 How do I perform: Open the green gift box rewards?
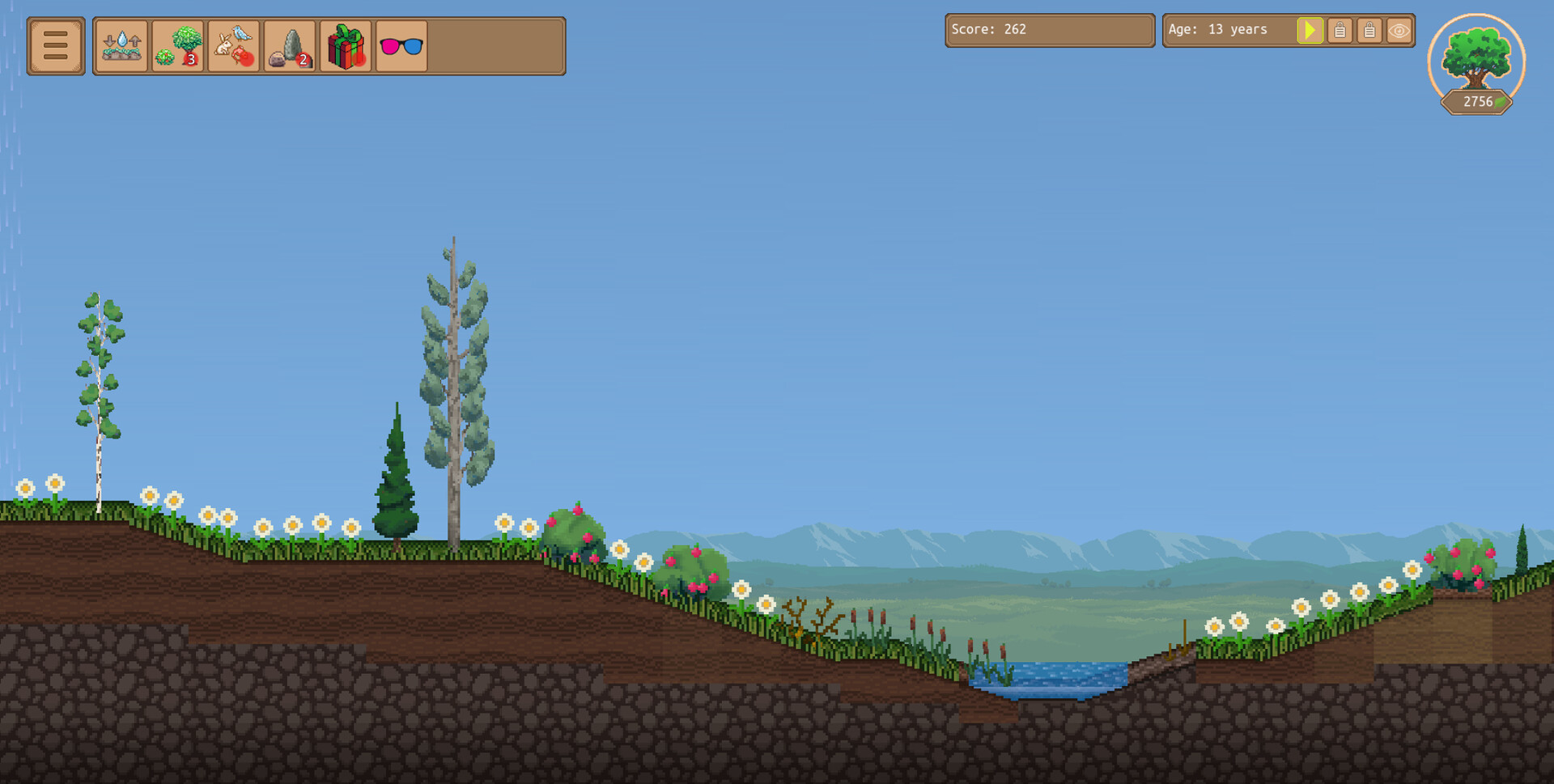(x=345, y=45)
